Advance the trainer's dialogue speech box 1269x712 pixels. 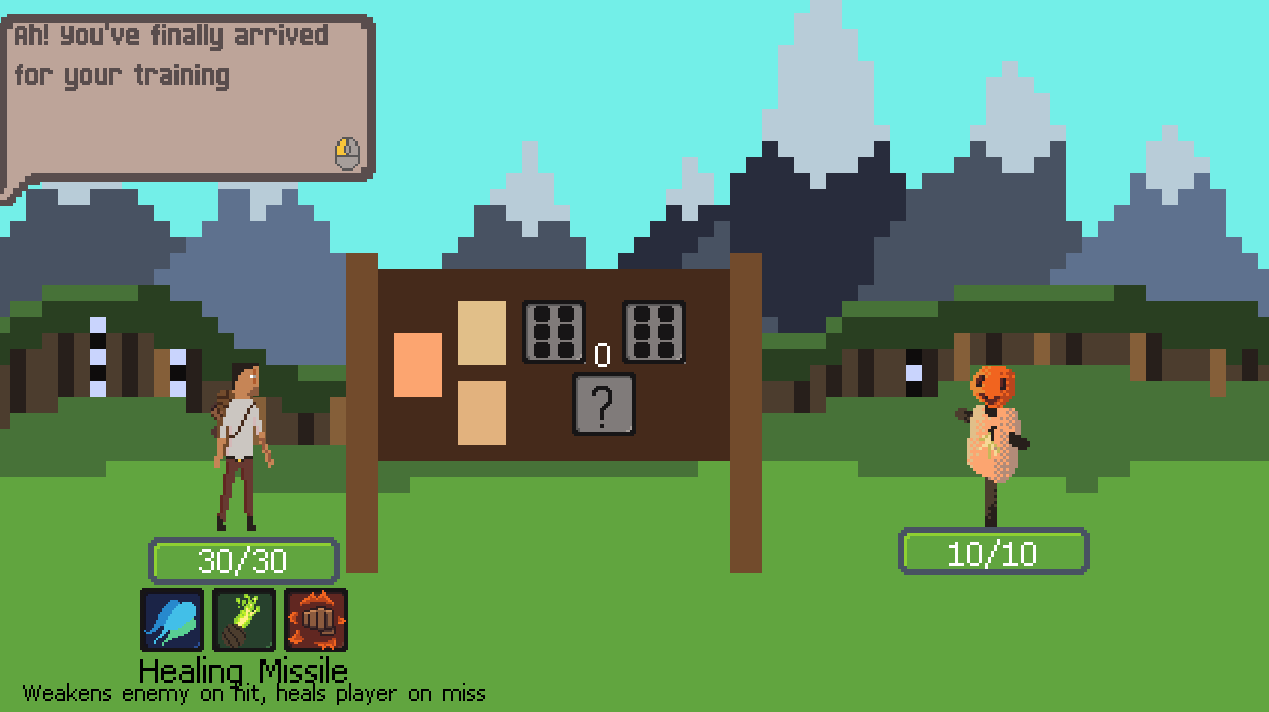click(190, 100)
